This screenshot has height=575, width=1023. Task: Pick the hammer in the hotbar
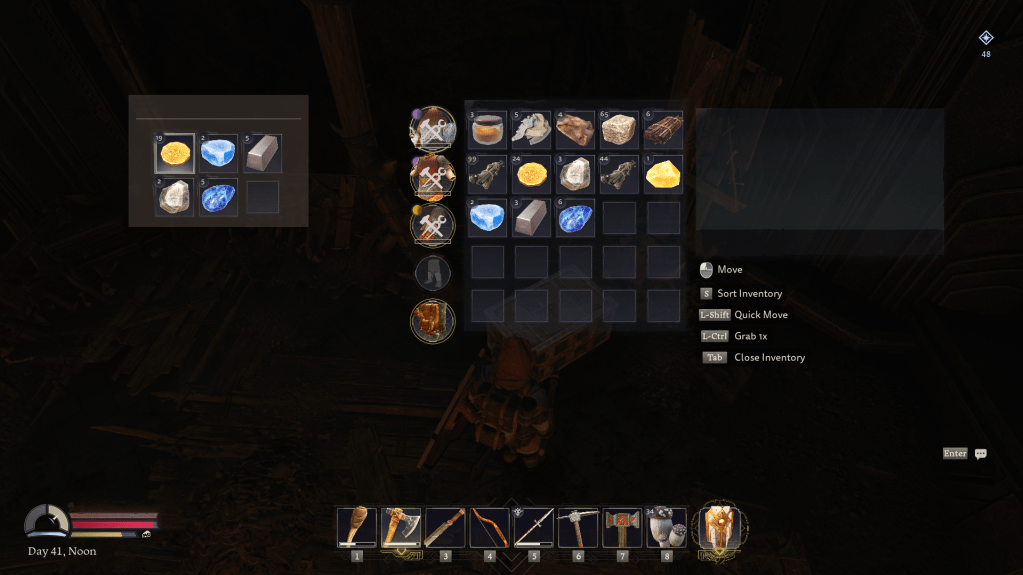(621, 526)
